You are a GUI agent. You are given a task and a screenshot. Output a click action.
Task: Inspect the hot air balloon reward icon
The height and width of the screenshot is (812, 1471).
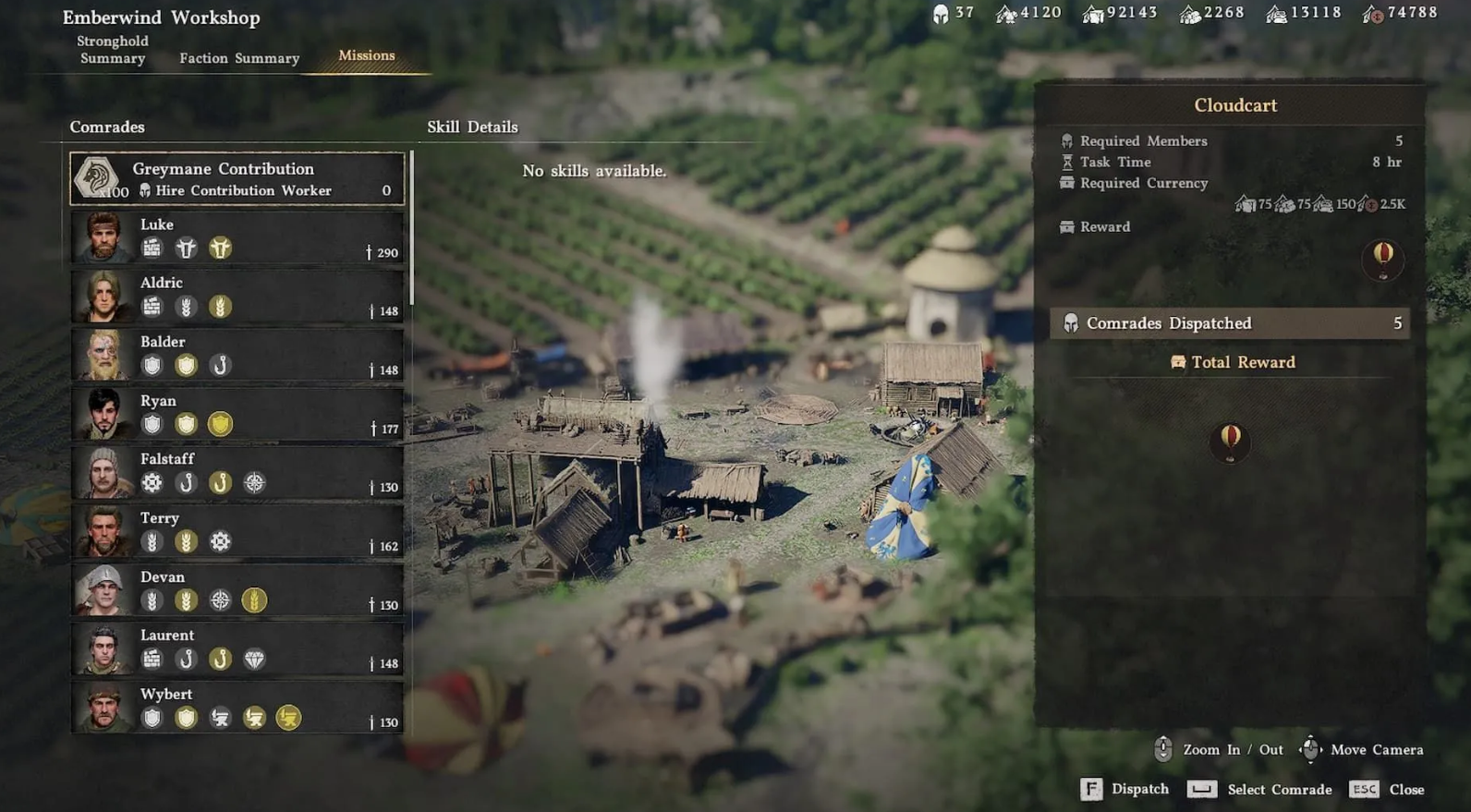[x=1382, y=258]
